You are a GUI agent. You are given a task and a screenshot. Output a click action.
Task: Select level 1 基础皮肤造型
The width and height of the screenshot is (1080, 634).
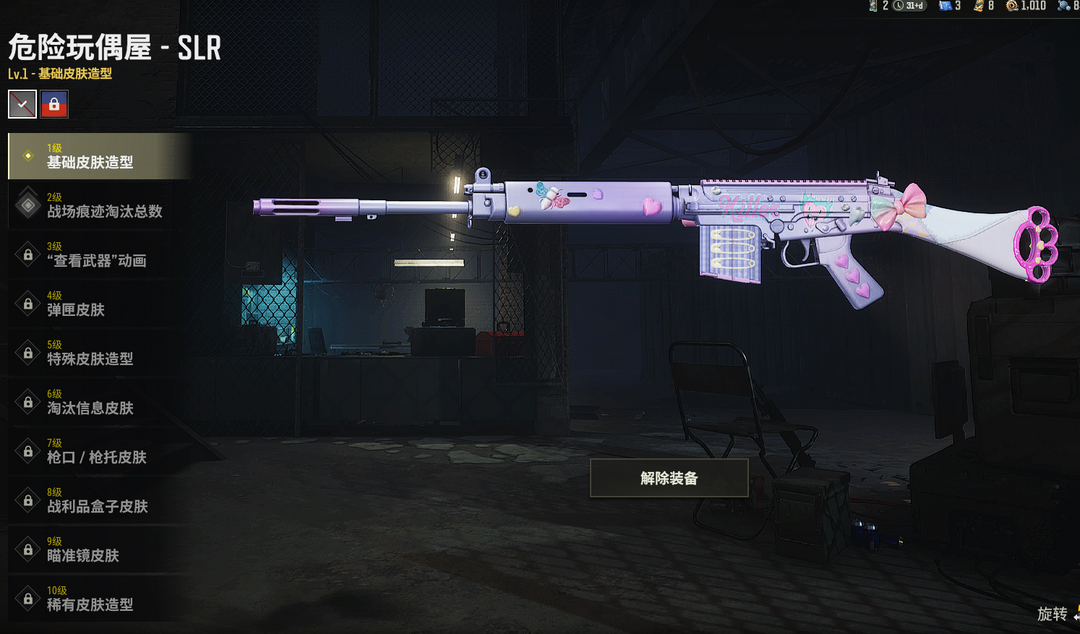coord(98,156)
